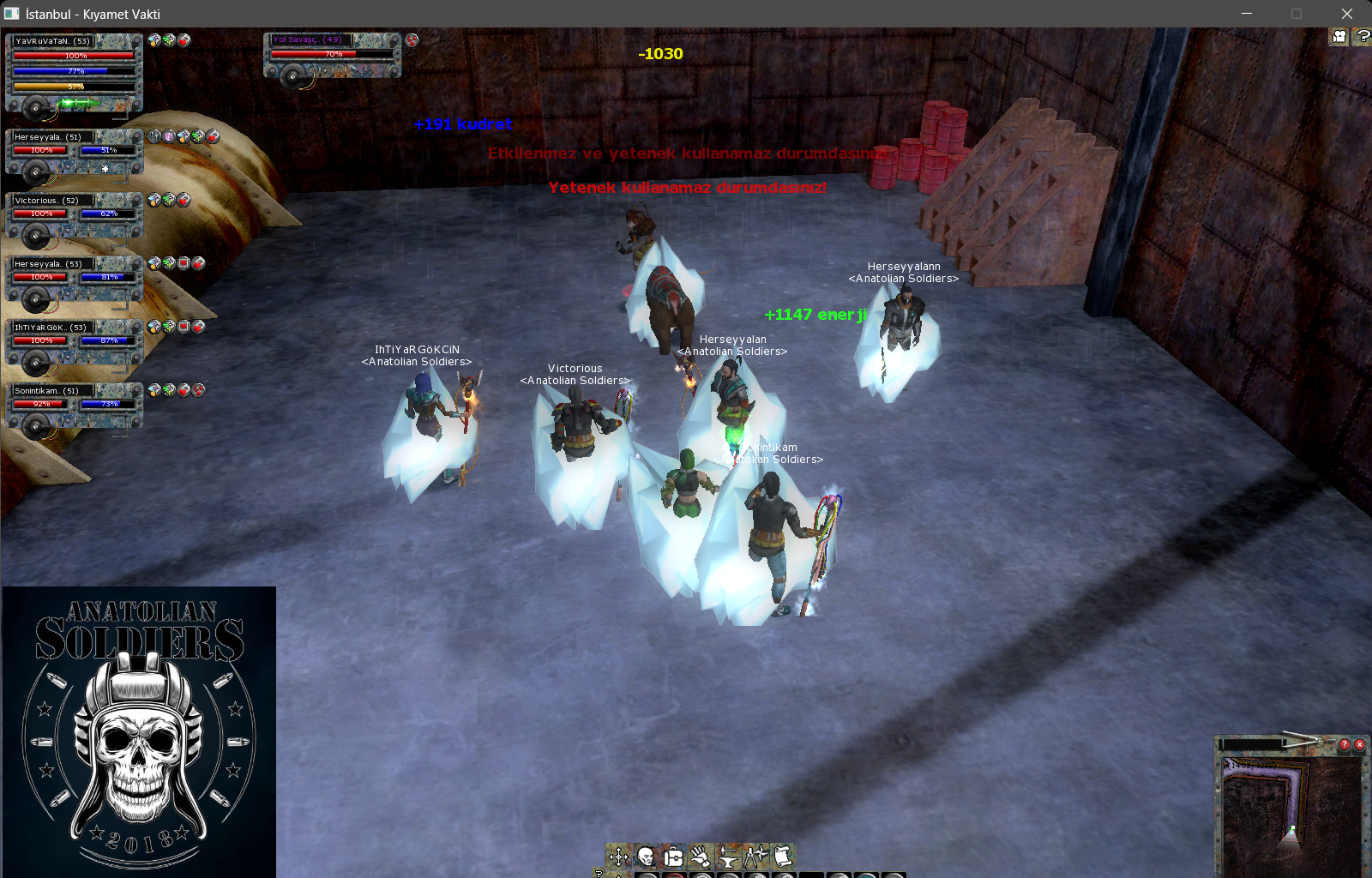Toggle the camera icon in the top corner

pos(1339,36)
